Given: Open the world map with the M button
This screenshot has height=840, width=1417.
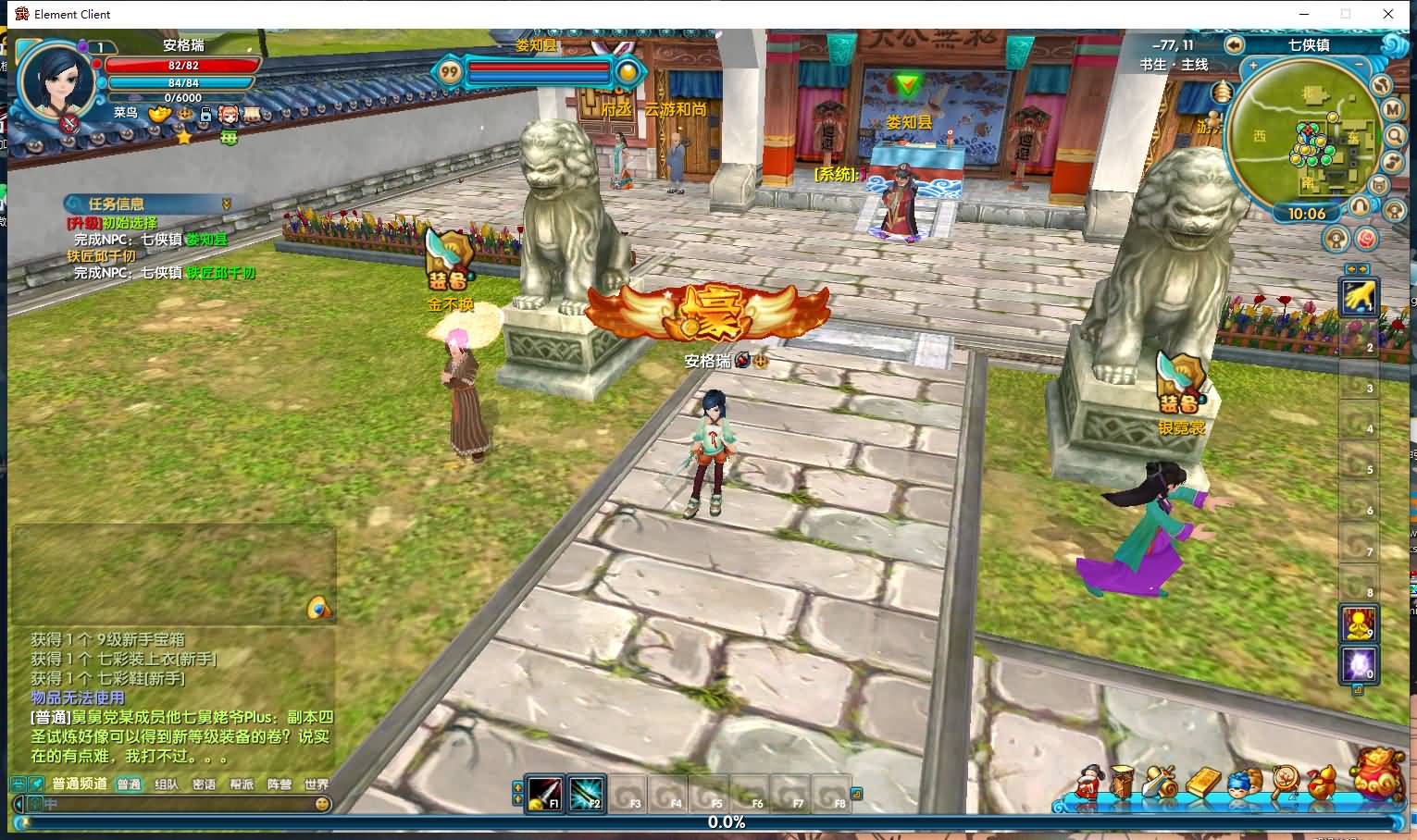Looking at the screenshot, I should click(1394, 109).
